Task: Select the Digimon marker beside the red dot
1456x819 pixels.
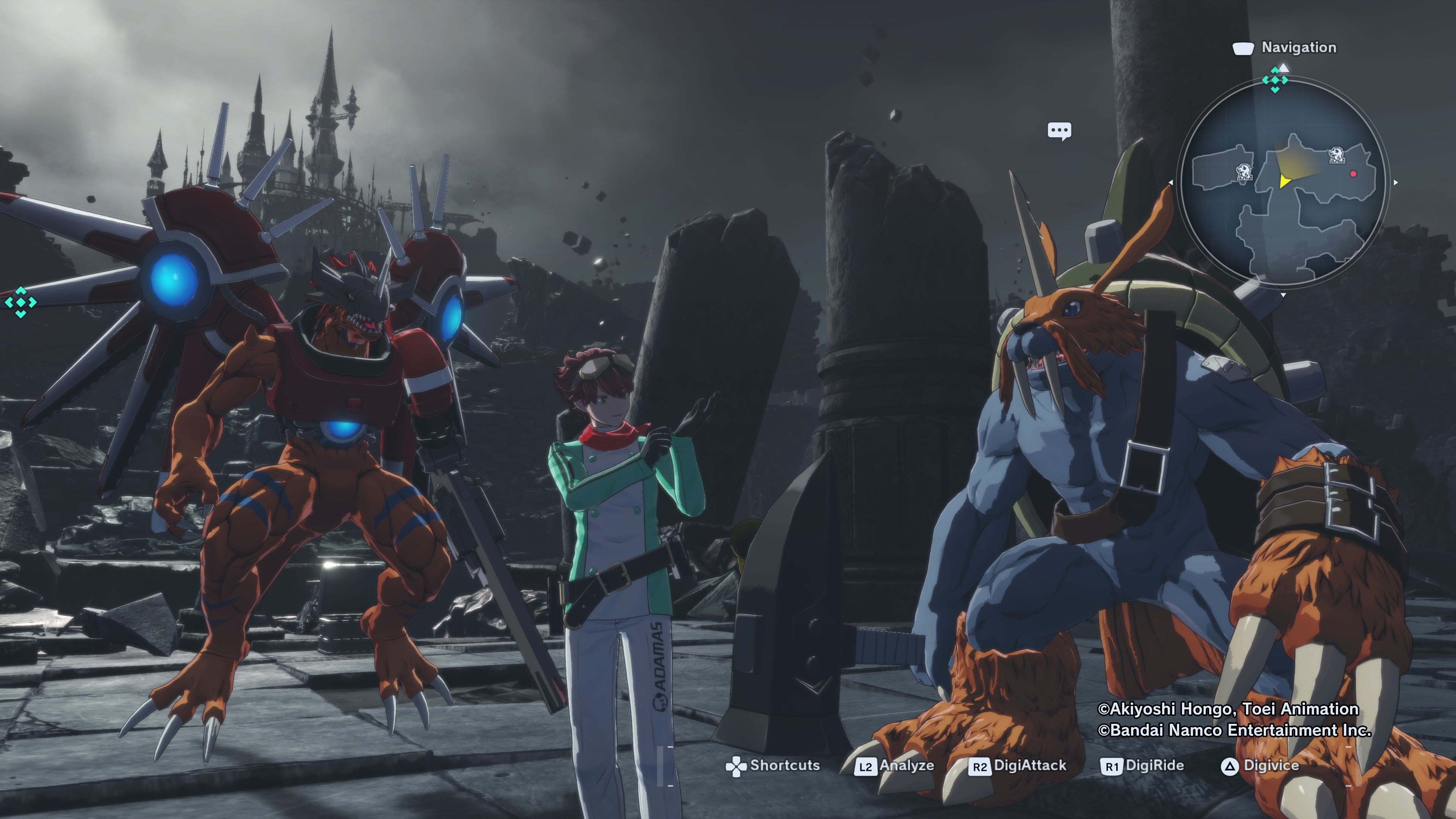Action: [x=1336, y=155]
